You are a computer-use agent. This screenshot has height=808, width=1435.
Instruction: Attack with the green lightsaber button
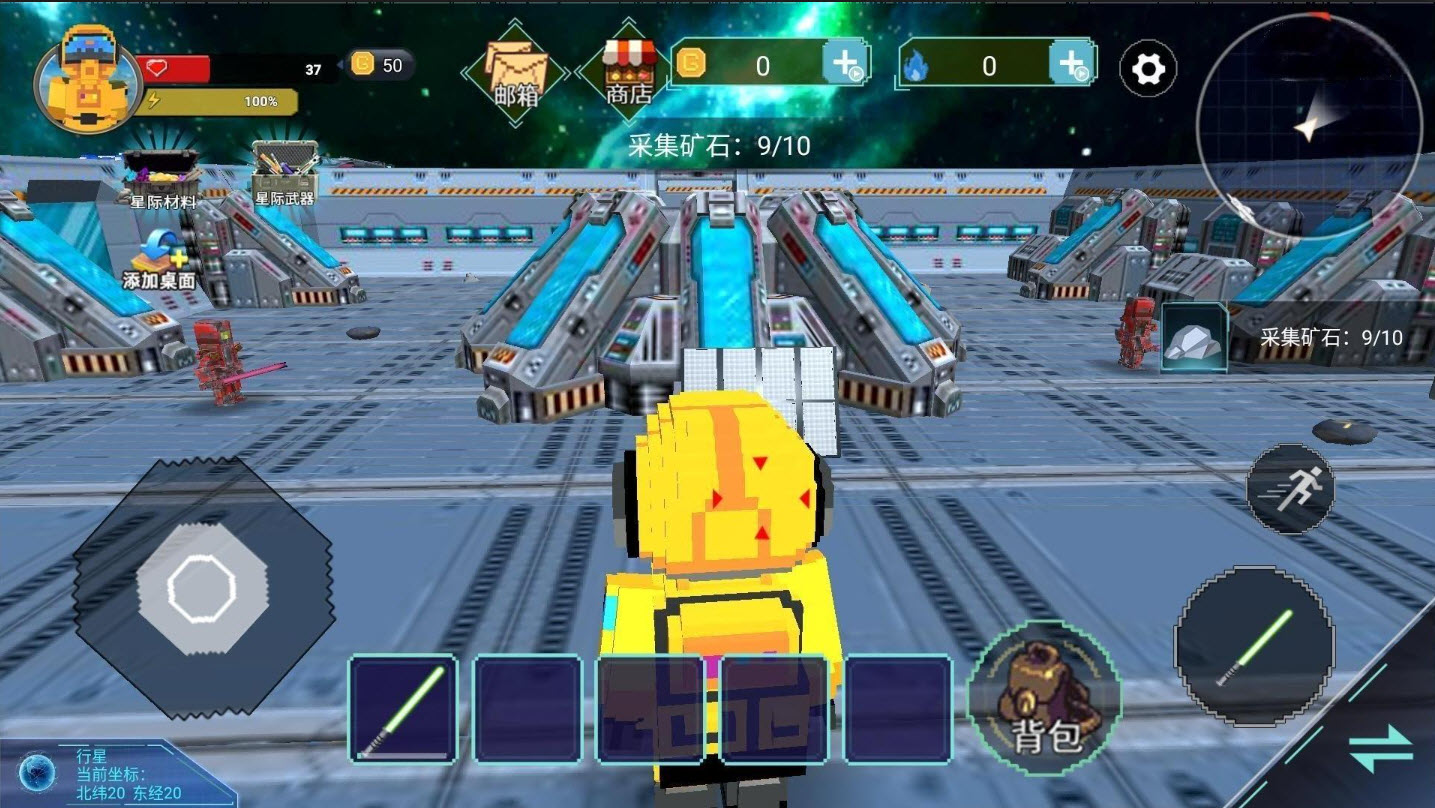[1254, 645]
